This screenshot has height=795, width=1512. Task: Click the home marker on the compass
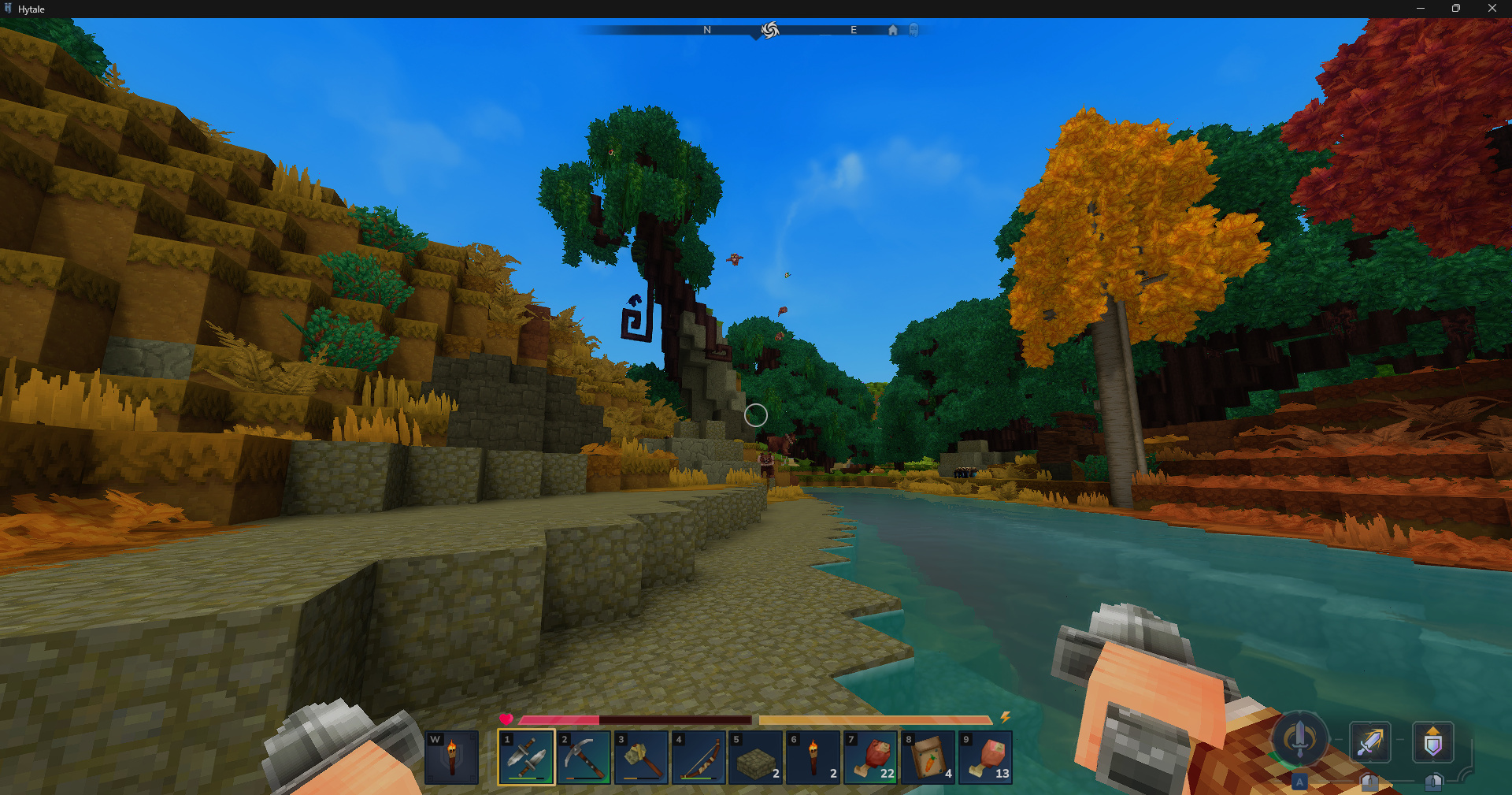coord(892,30)
